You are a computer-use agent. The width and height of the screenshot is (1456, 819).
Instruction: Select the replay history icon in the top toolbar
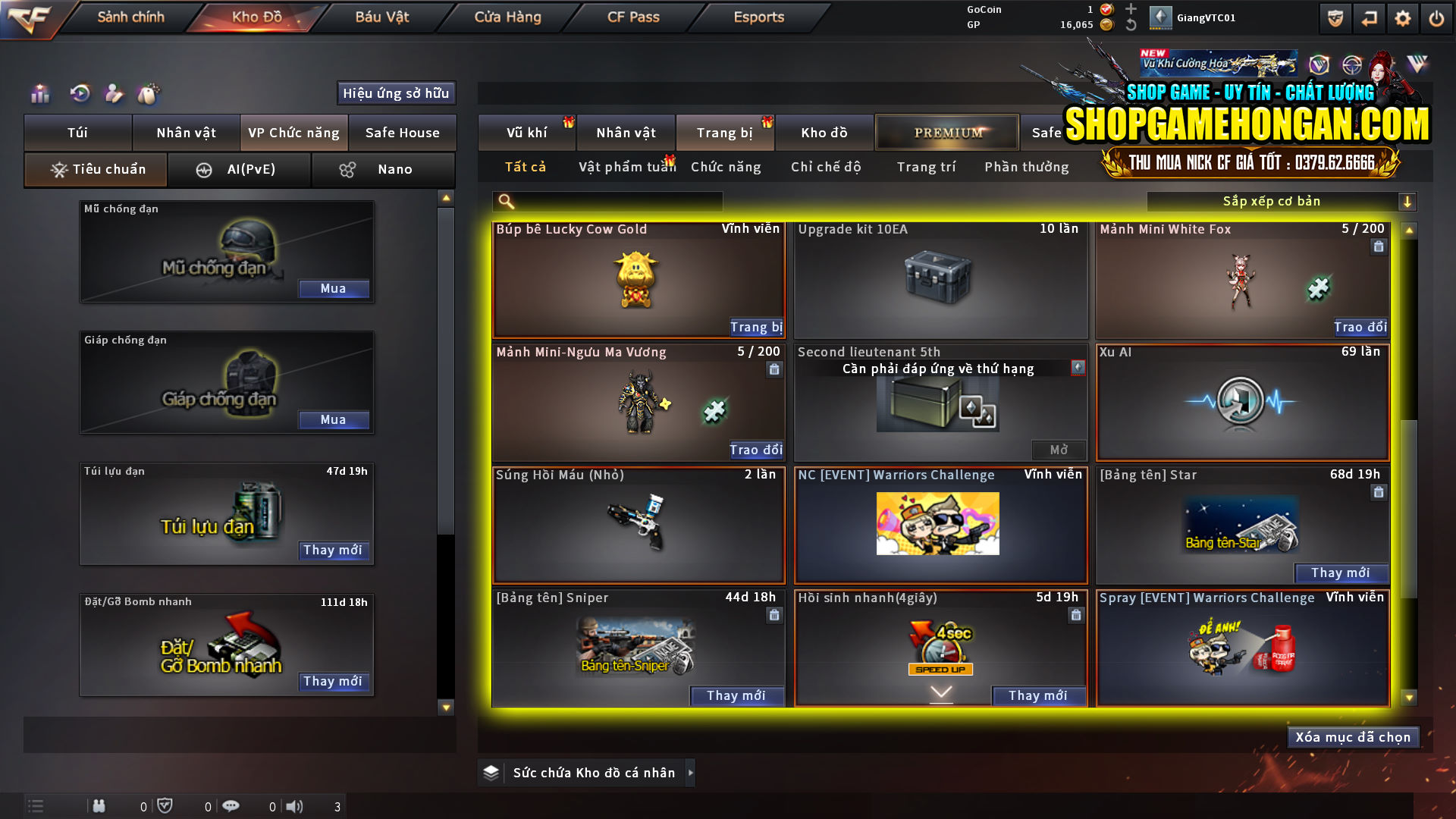pos(80,93)
